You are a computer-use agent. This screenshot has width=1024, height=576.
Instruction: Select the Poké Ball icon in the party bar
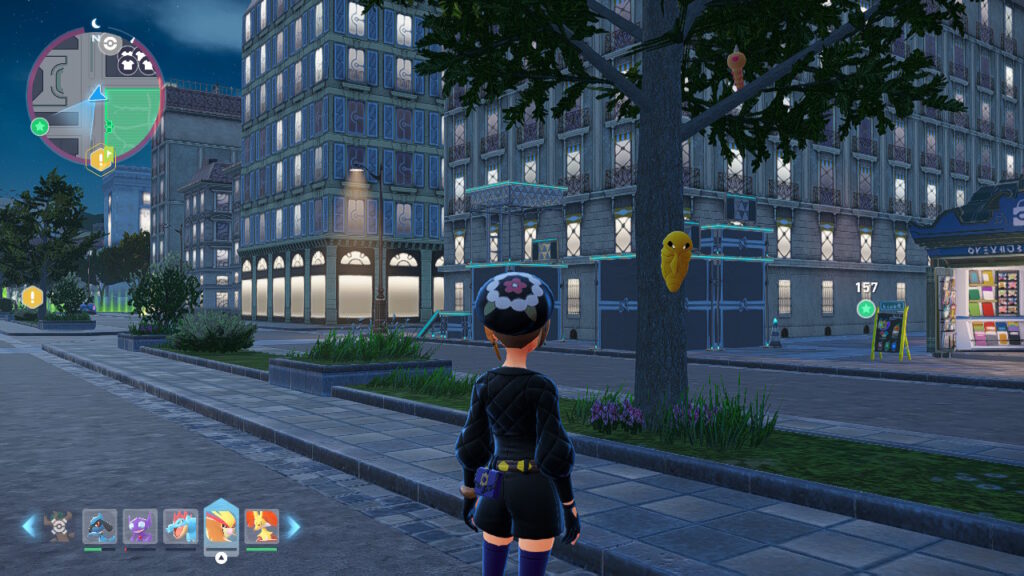tap(59, 525)
